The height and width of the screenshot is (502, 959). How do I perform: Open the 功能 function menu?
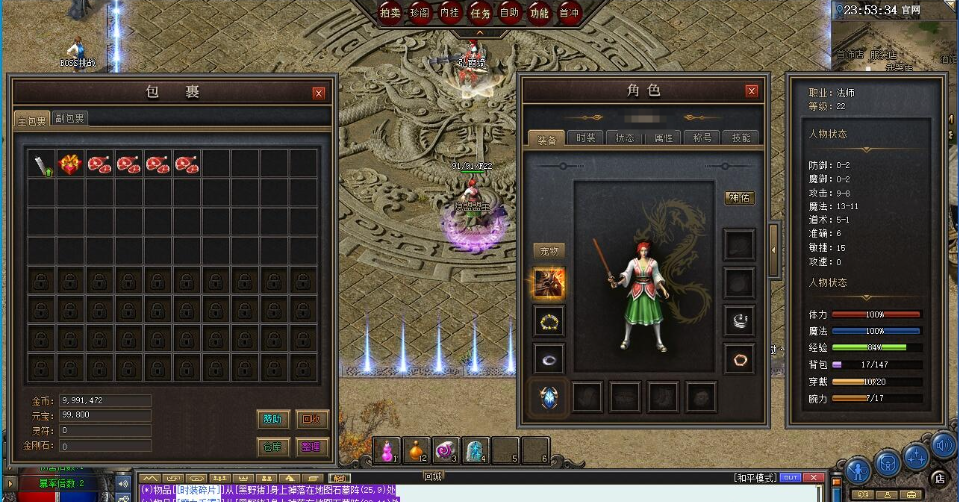pos(540,13)
